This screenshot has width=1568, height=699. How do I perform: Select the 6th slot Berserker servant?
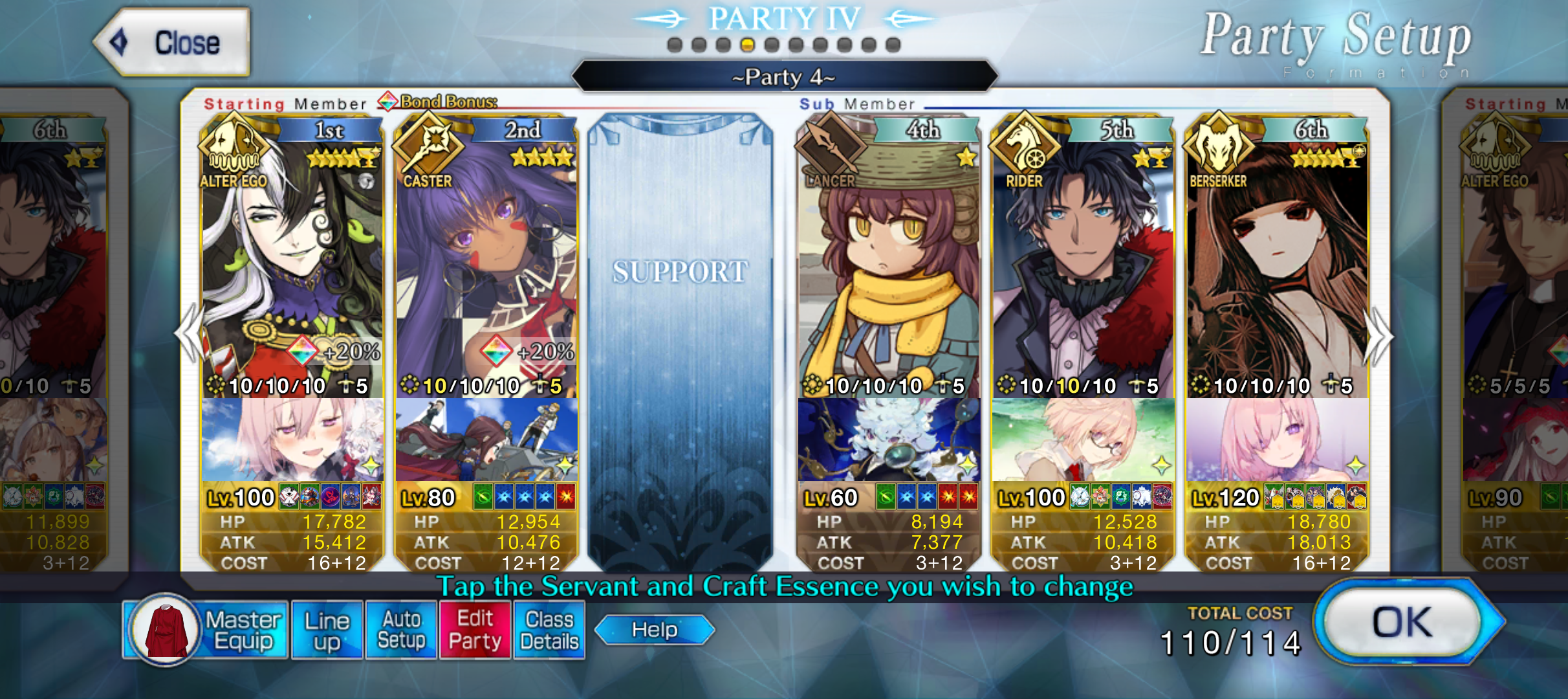click(x=1277, y=259)
